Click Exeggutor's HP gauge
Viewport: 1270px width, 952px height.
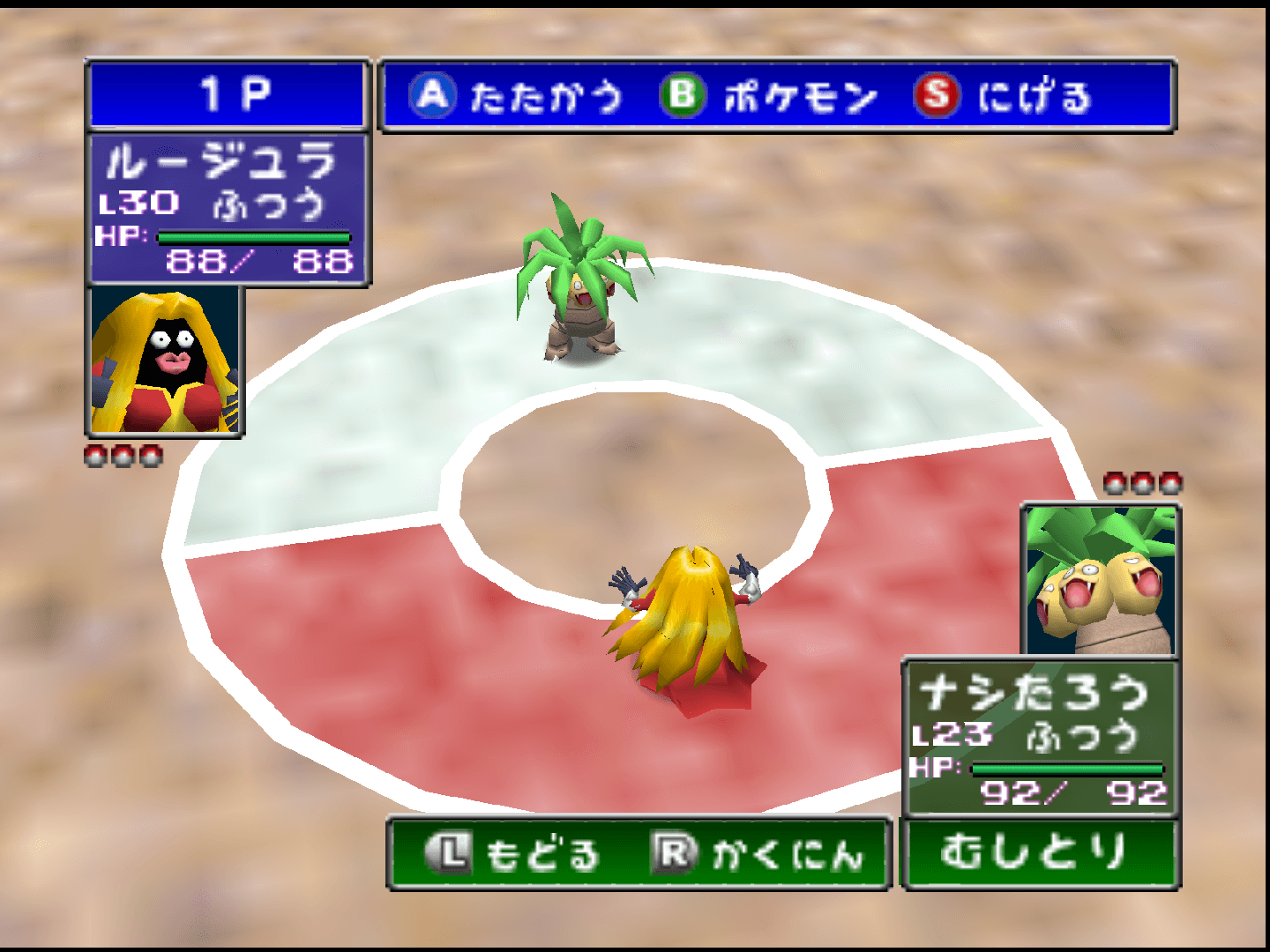coord(1067,768)
